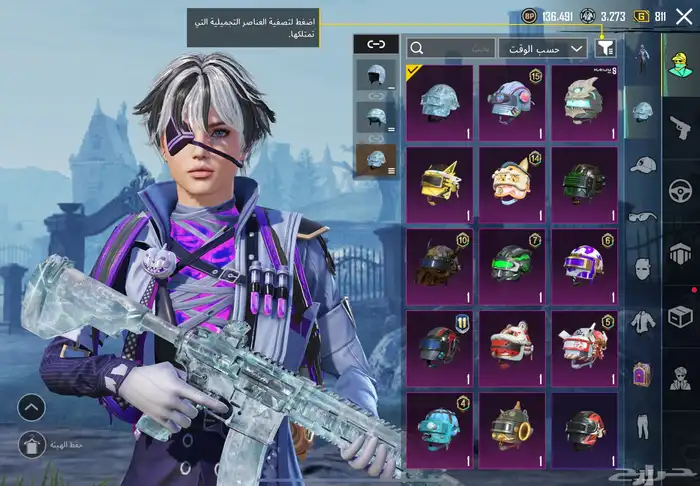Image resolution: width=700 pixels, height=486 pixels.
Task: Open the steering wheel vehicles tab
Action: [681, 190]
